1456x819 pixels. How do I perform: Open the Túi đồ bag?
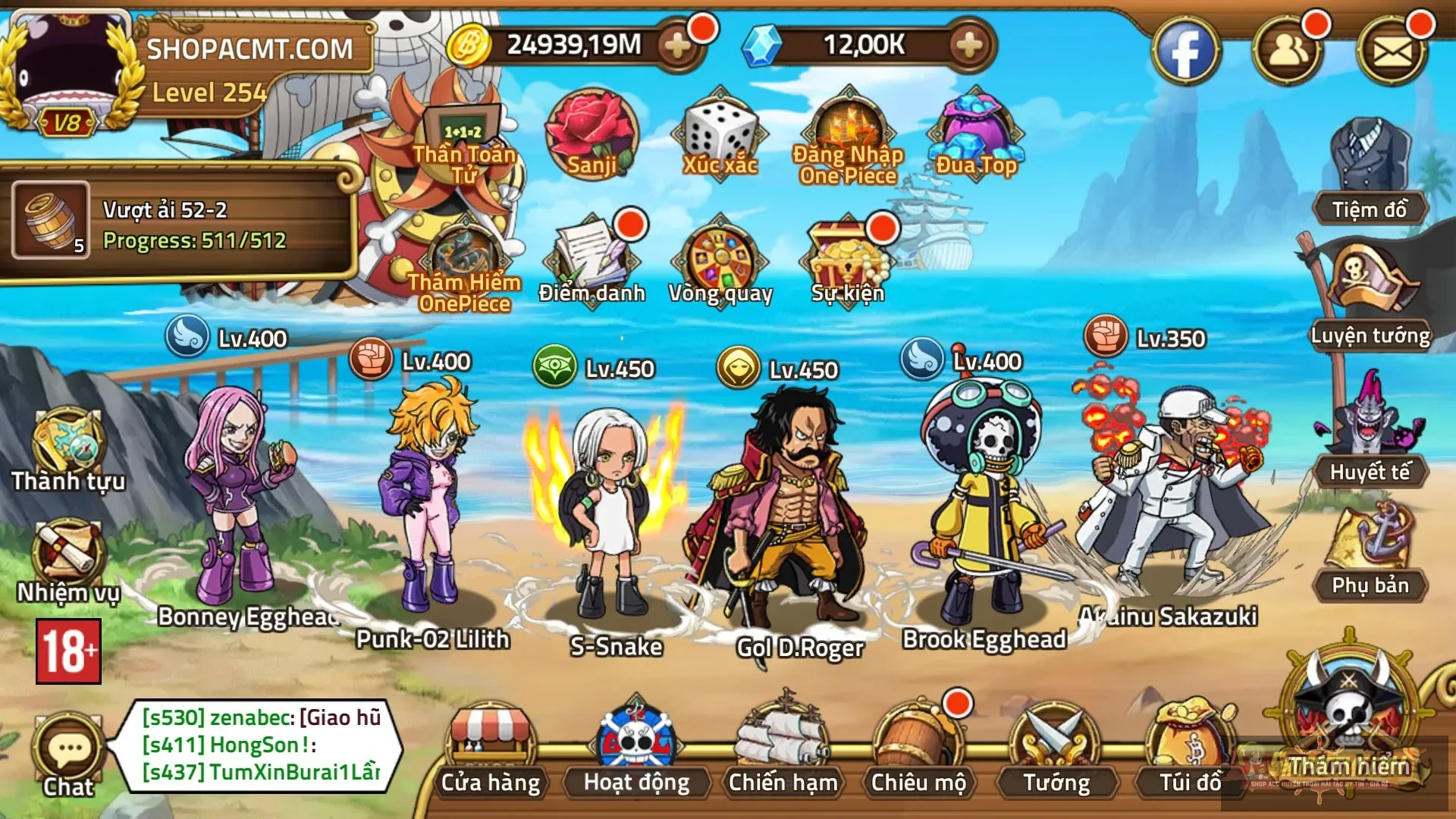click(1190, 747)
